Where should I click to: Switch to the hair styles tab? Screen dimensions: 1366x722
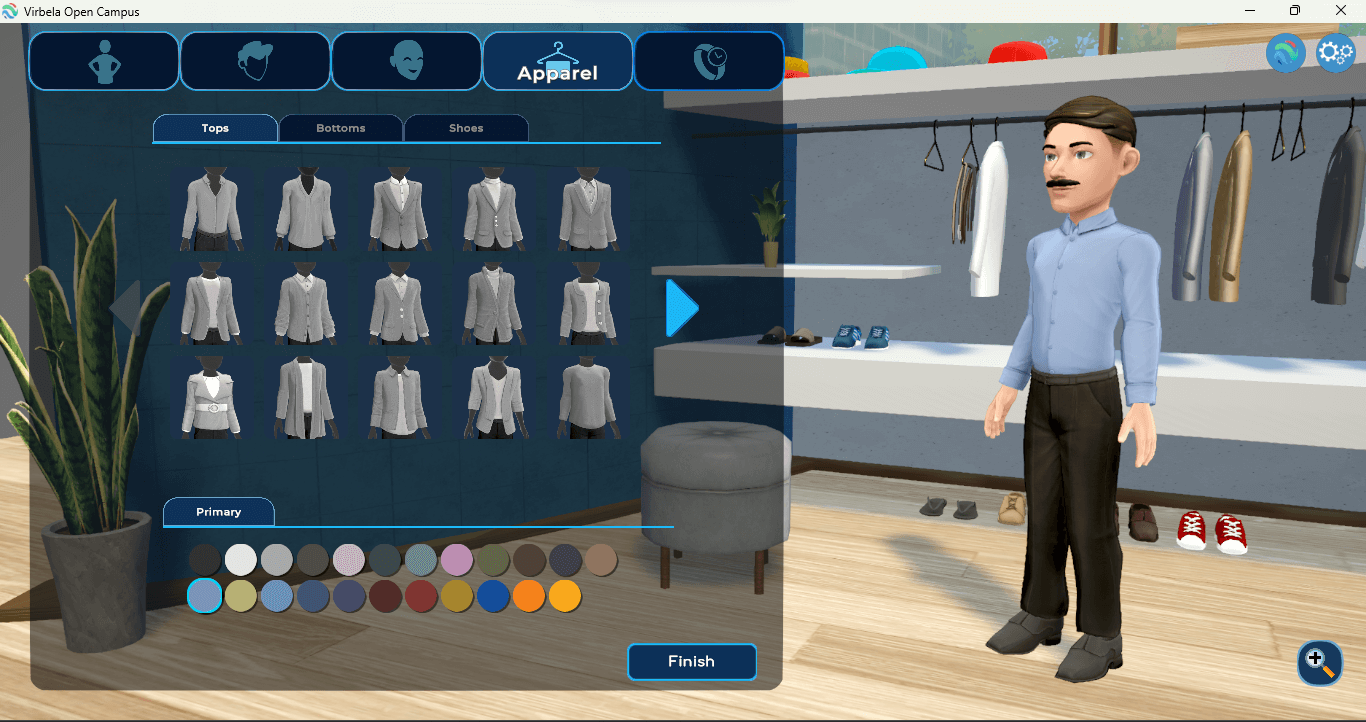point(255,61)
